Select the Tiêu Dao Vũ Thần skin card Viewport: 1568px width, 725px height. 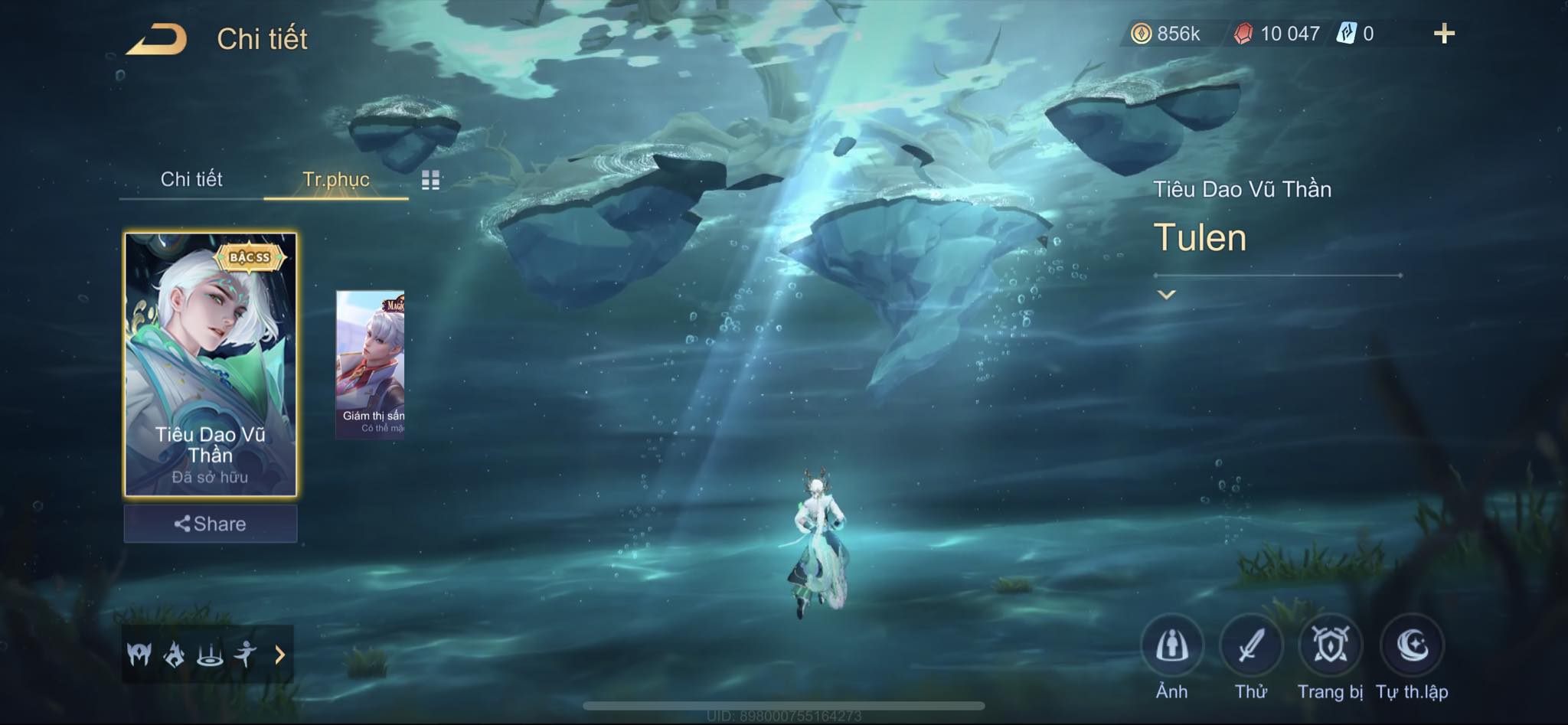click(211, 364)
